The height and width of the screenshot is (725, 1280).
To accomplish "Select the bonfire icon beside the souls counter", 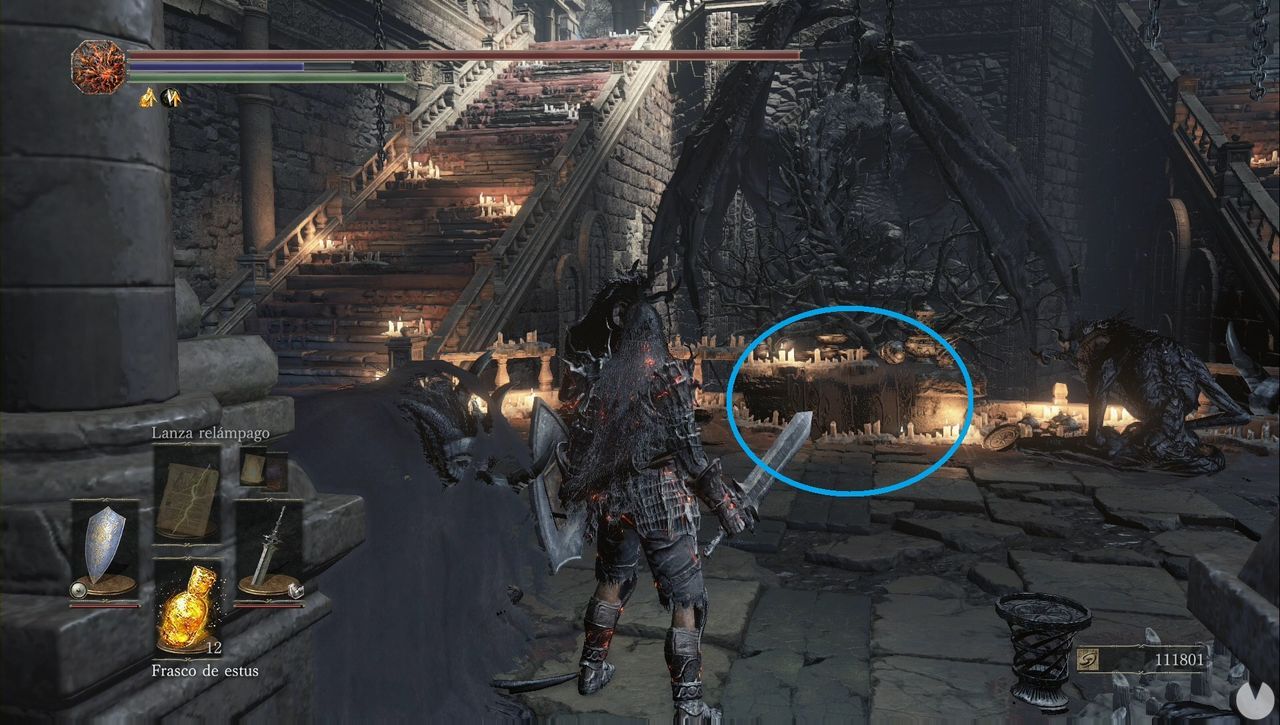I will 1089,659.
